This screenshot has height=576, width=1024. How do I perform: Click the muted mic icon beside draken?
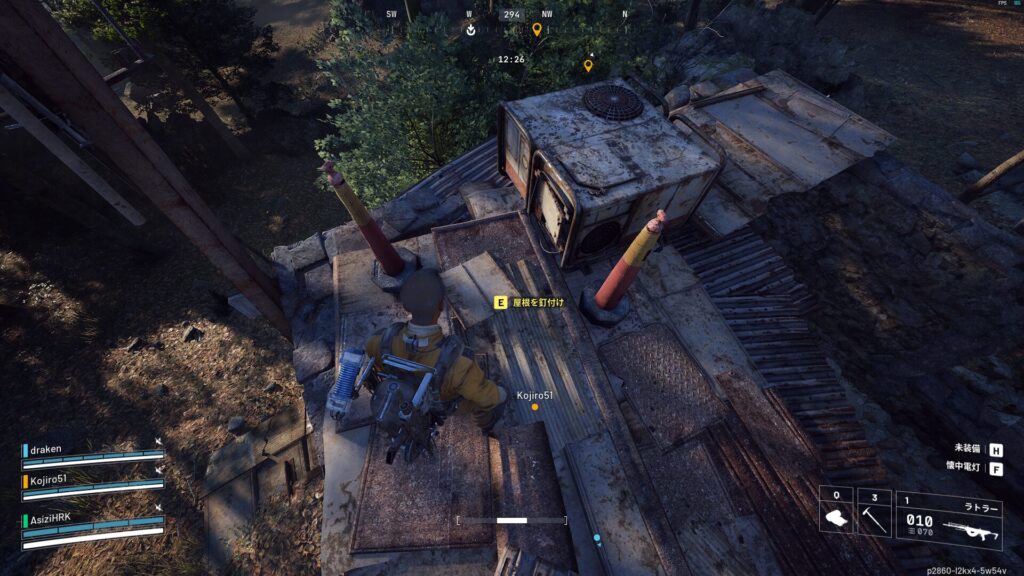coord(159,443)
